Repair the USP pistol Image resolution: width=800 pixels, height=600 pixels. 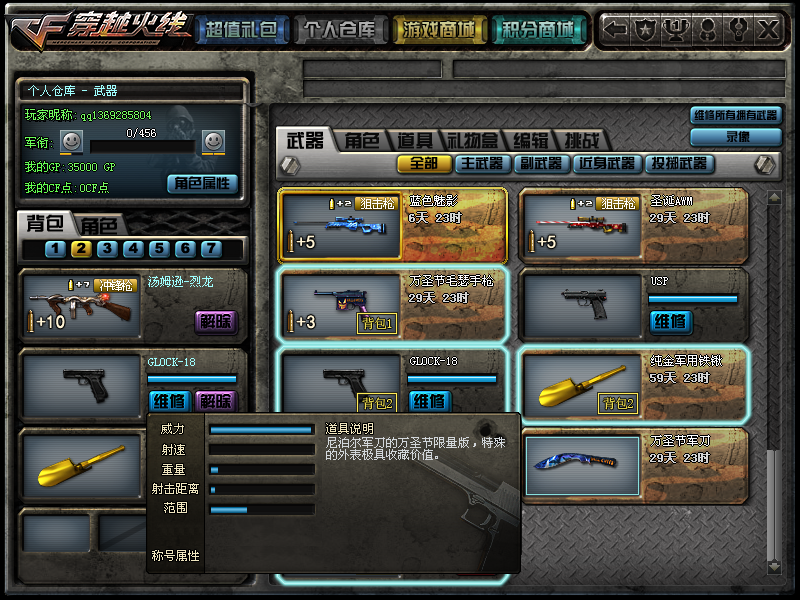pos(669,321)
